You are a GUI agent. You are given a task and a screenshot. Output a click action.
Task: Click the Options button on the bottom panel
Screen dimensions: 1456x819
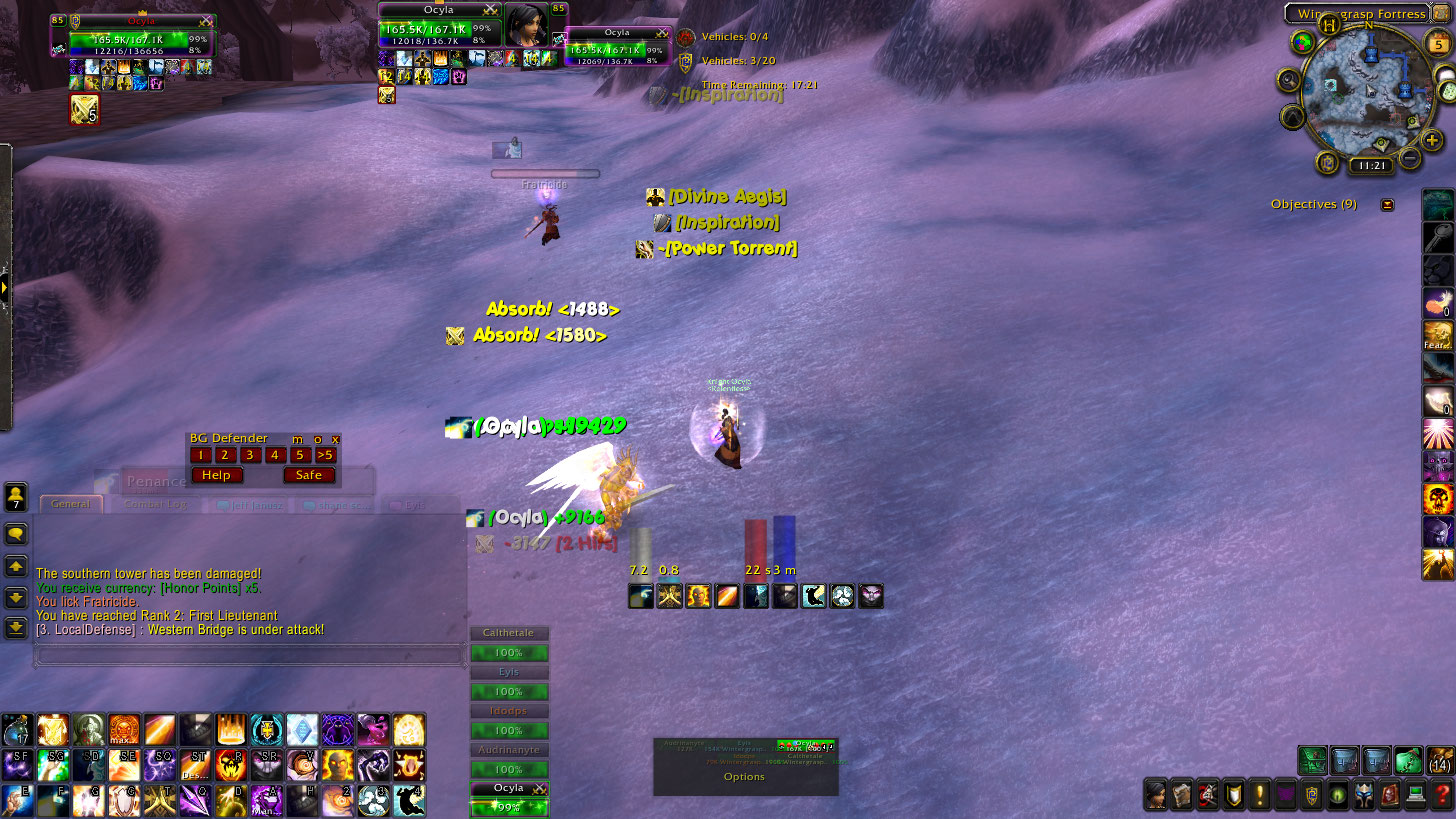[744, 777]
